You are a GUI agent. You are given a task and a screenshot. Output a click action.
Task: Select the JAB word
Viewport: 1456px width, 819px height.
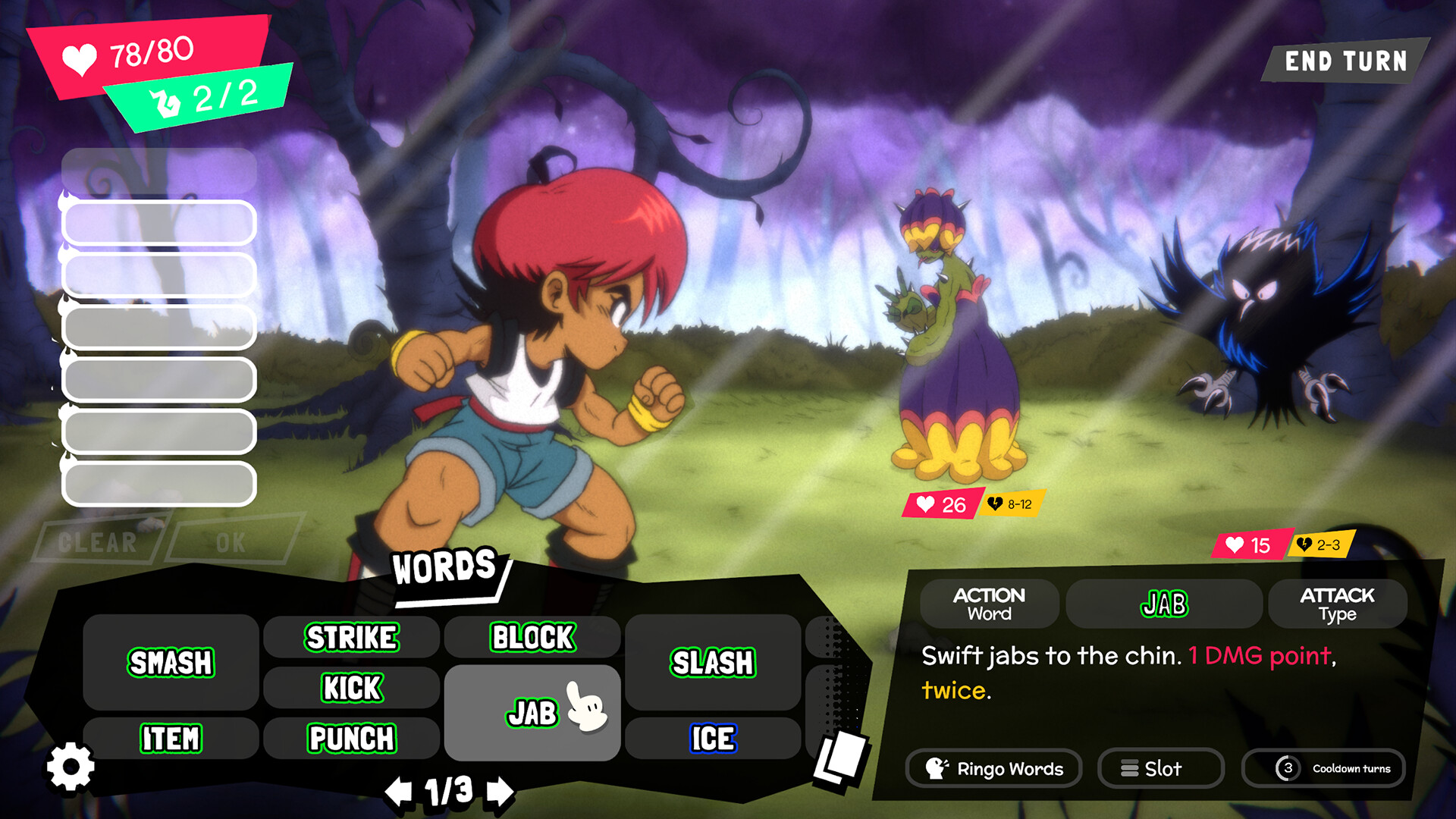point(532,713)
